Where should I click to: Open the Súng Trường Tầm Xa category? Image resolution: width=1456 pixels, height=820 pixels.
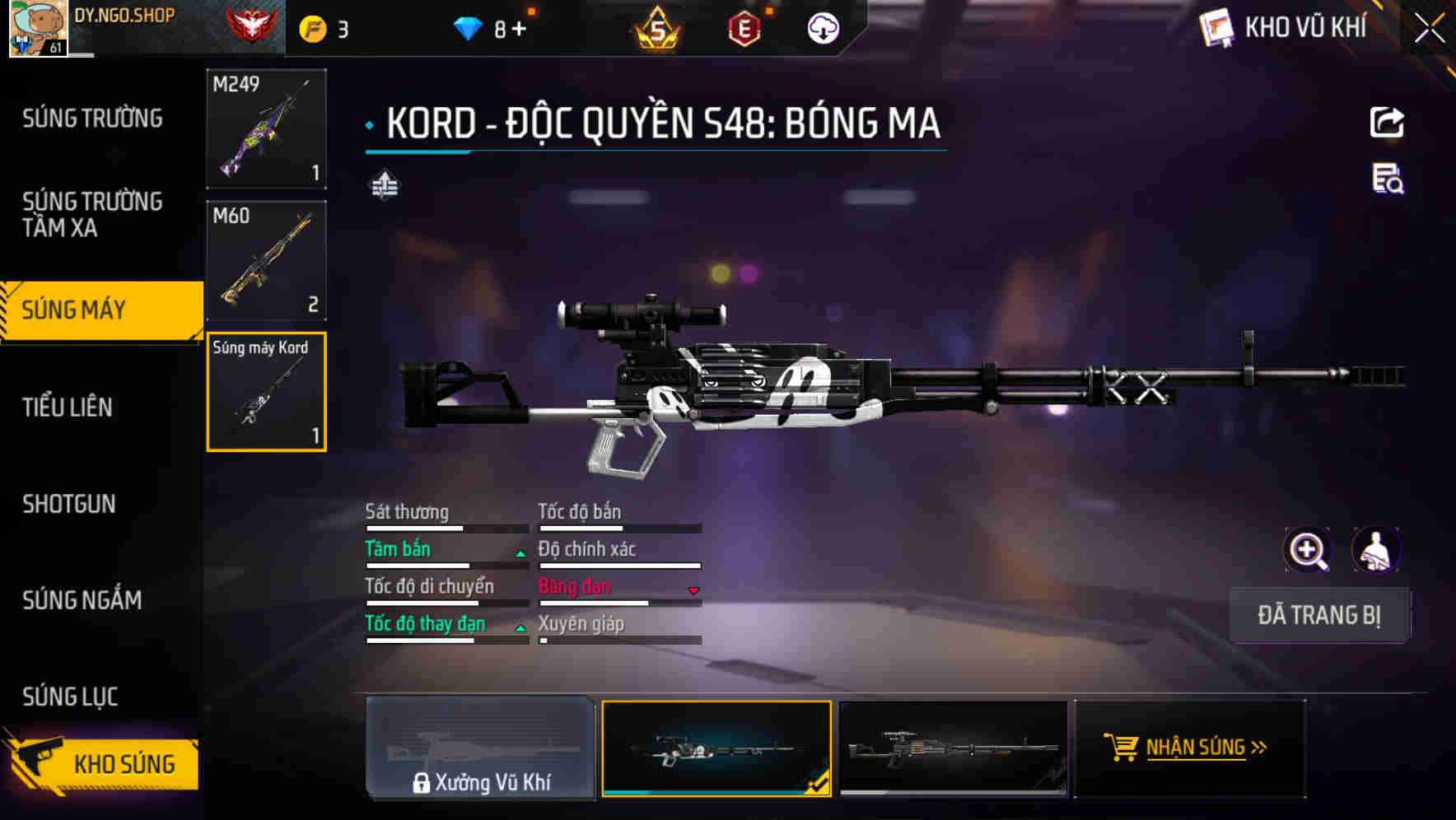[x=92, y=214]
